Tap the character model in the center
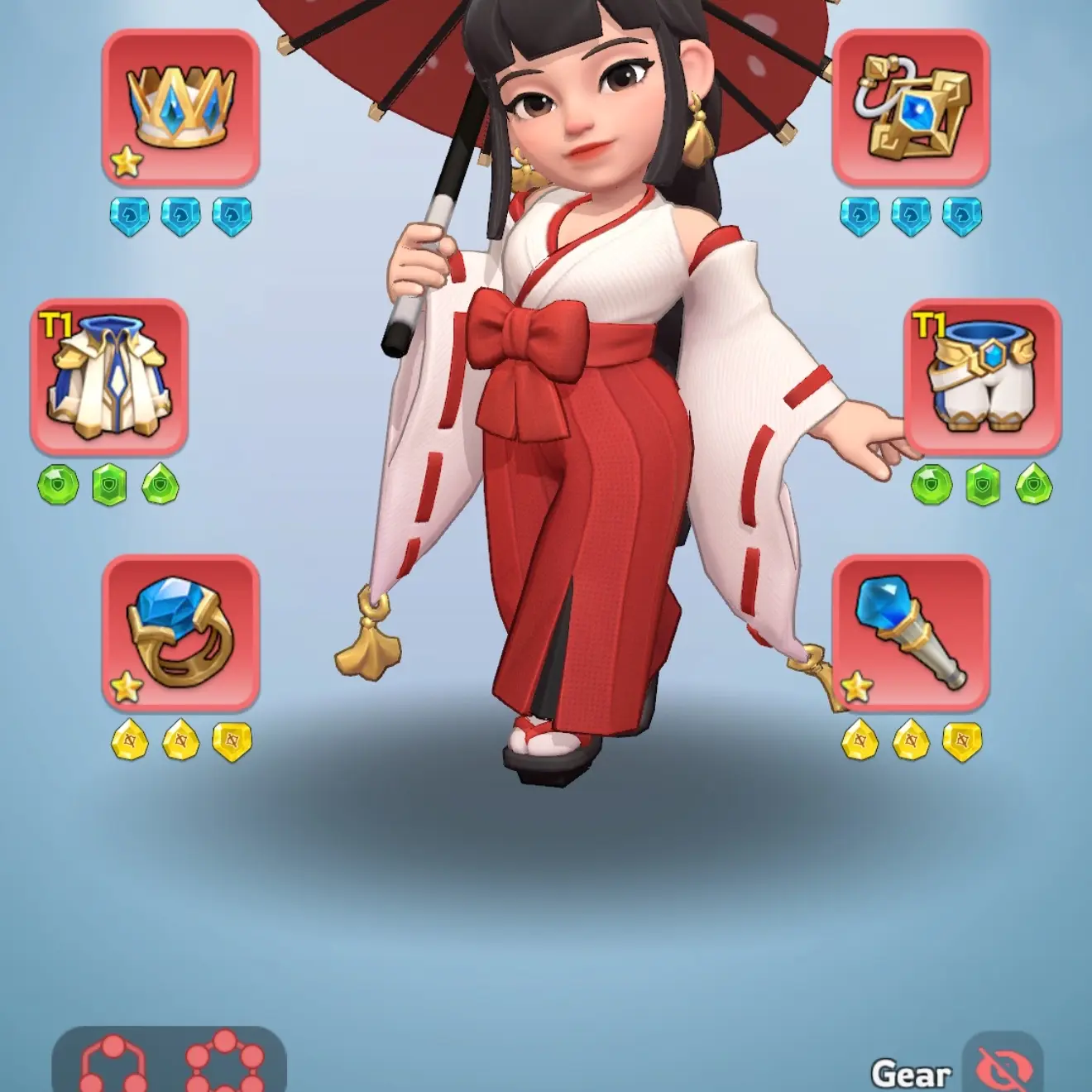The image size is (1092, 1092). 579,414
